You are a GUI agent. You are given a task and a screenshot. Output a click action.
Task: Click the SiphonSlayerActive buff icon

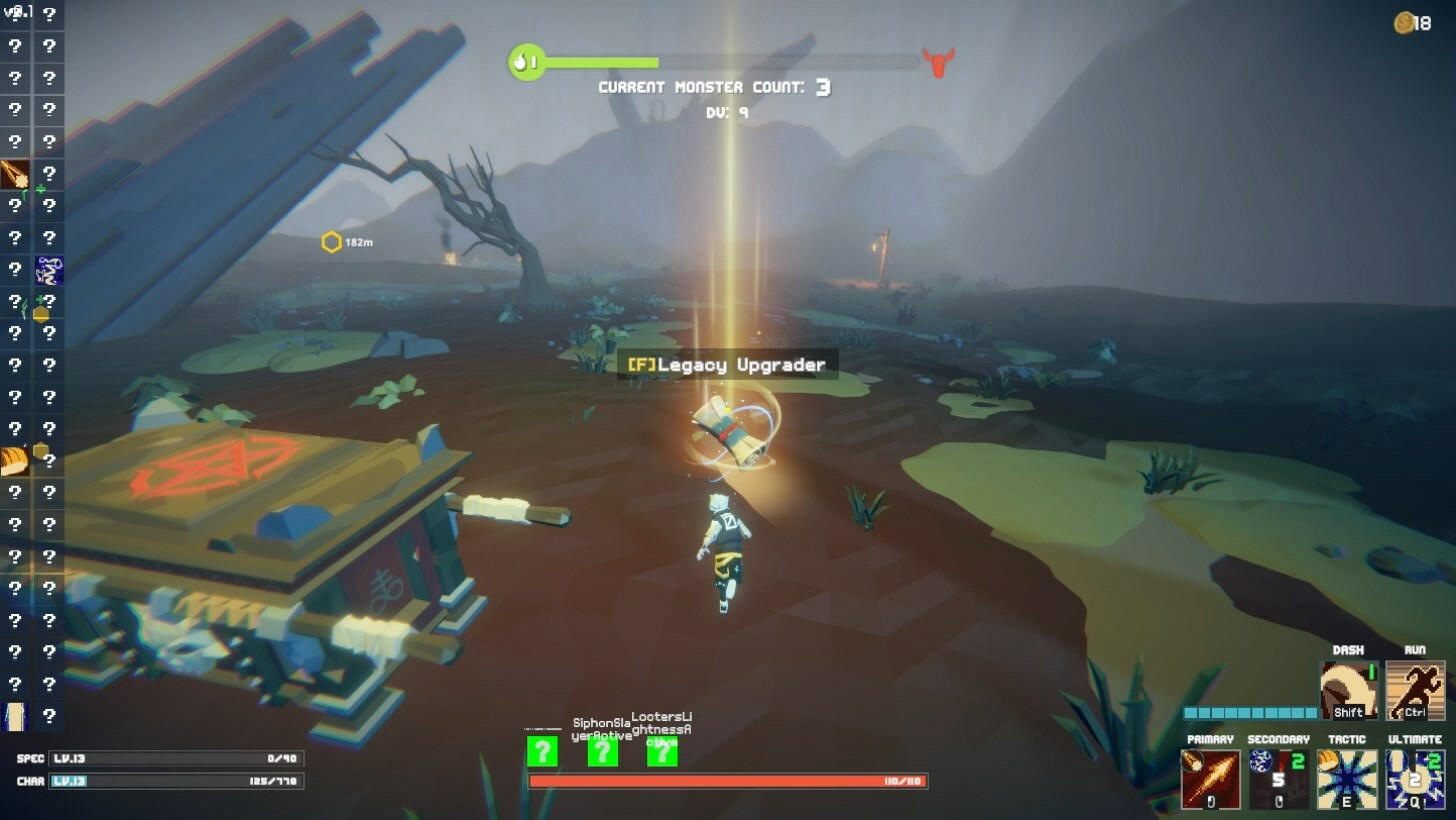coord(602,751)
